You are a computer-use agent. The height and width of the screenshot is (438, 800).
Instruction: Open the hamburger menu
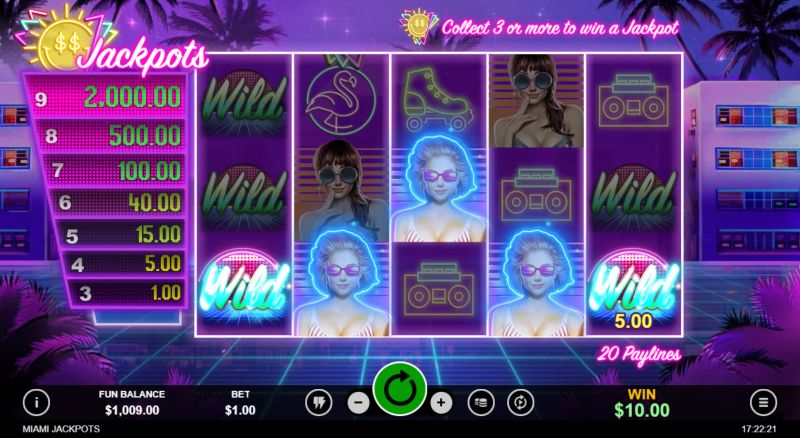pos(763,402)
